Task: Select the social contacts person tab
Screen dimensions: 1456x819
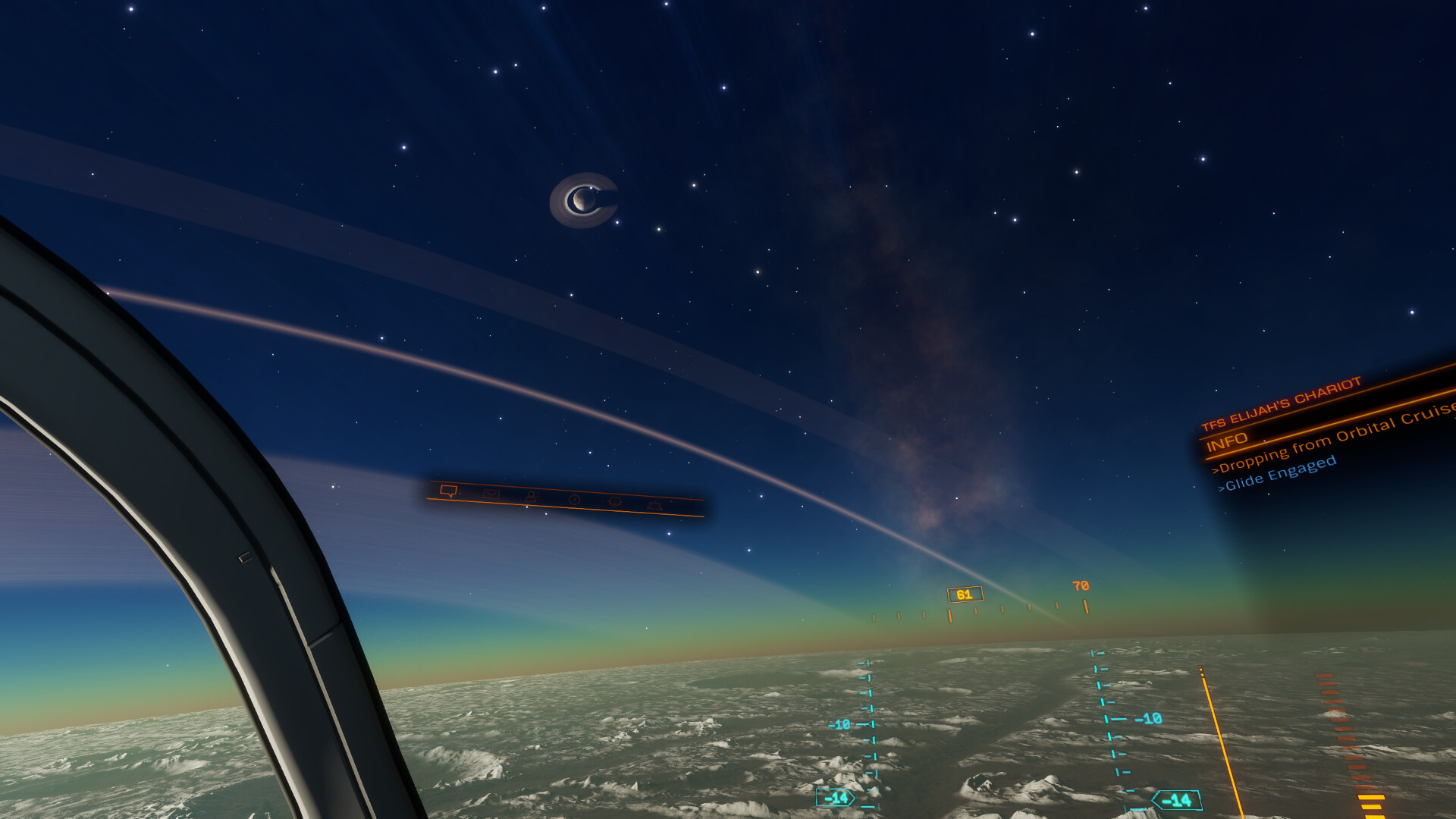Action: tap(531, 497)
